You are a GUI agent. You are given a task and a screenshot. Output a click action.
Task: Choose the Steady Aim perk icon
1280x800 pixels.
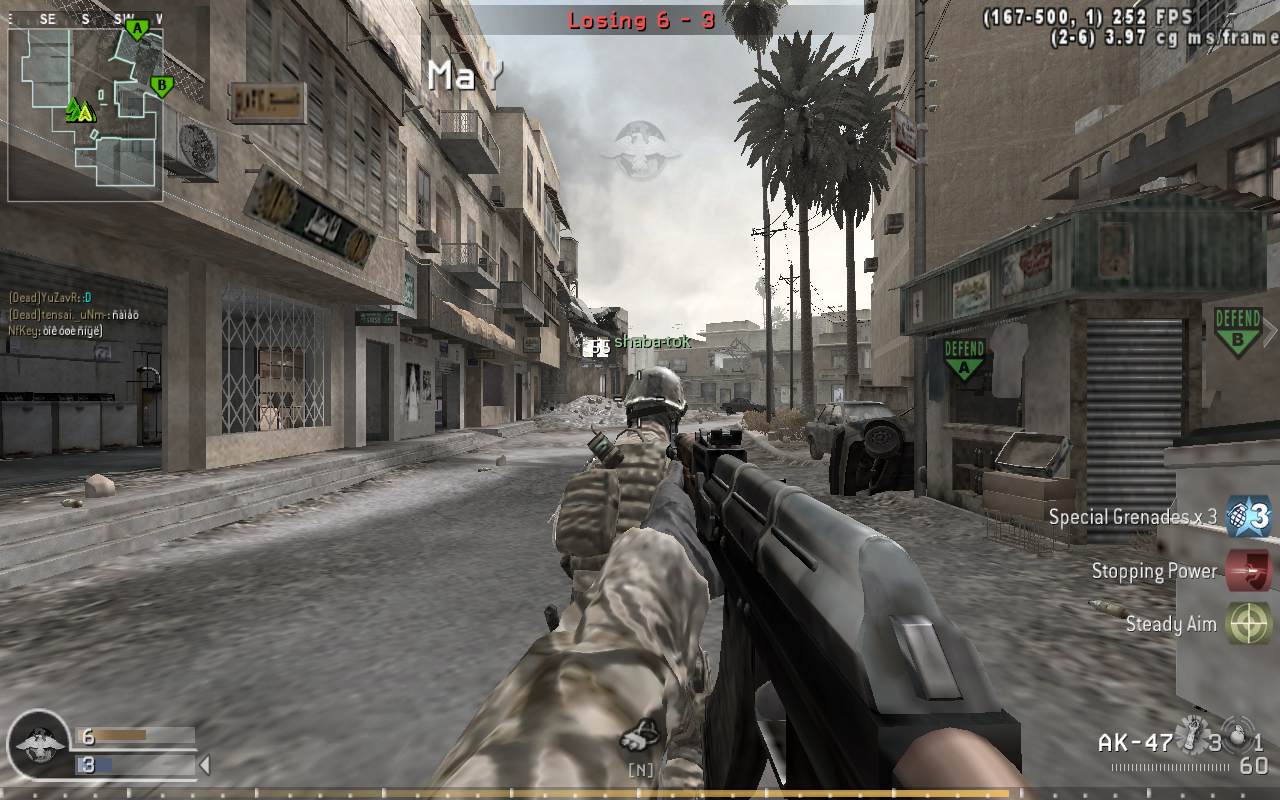[x=1249, y=624]
